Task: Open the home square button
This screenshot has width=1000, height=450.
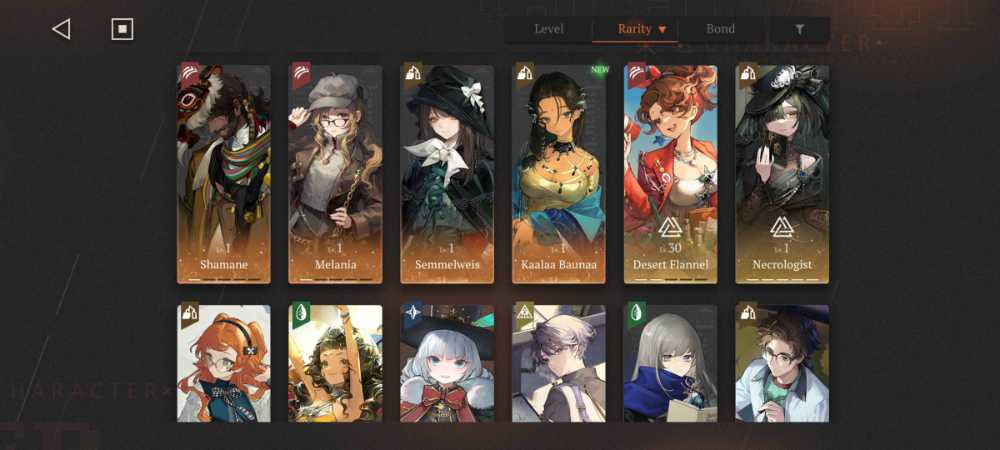Action: click(x=122, y=29)
